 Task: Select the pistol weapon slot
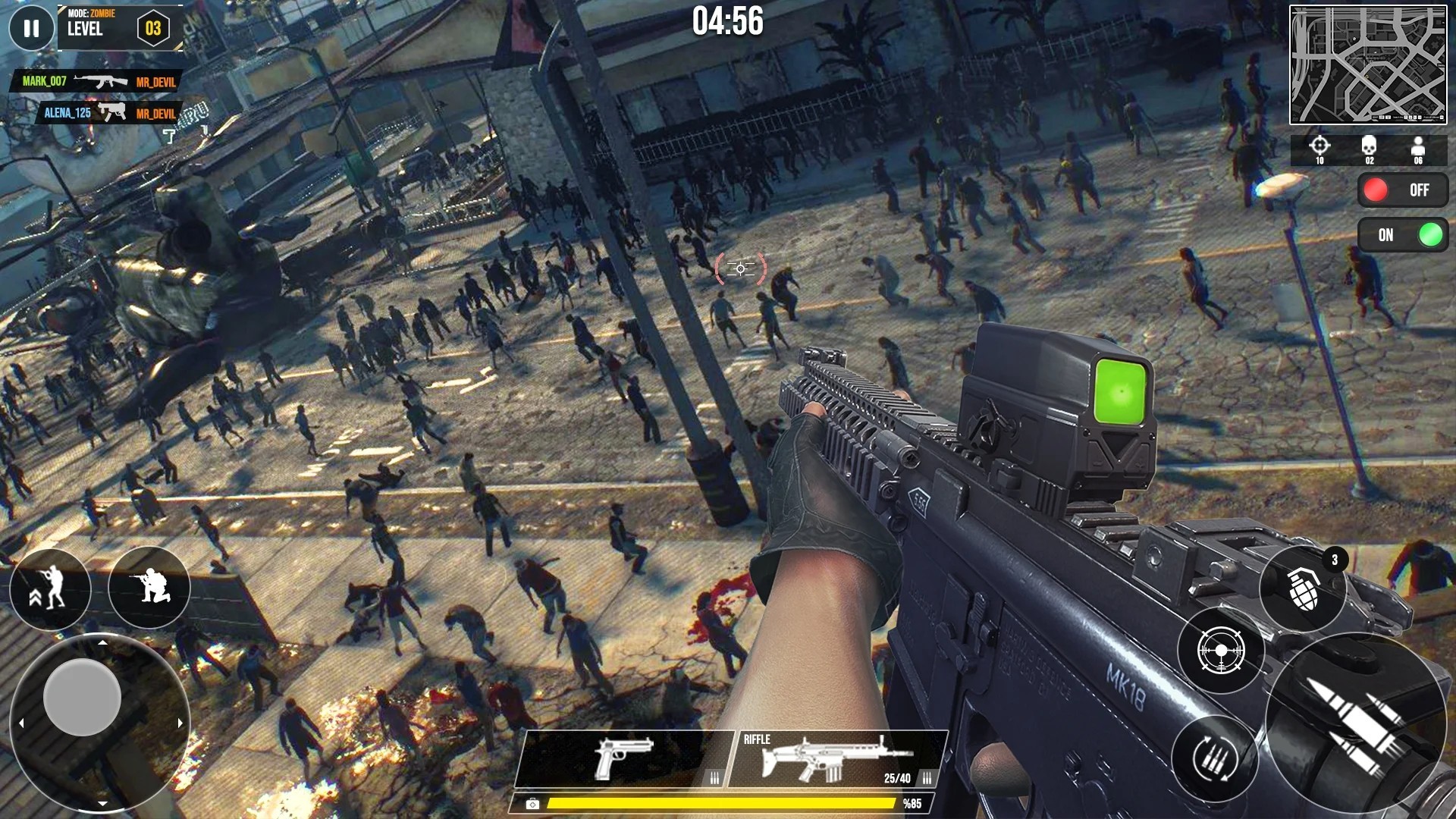(623, 758)
